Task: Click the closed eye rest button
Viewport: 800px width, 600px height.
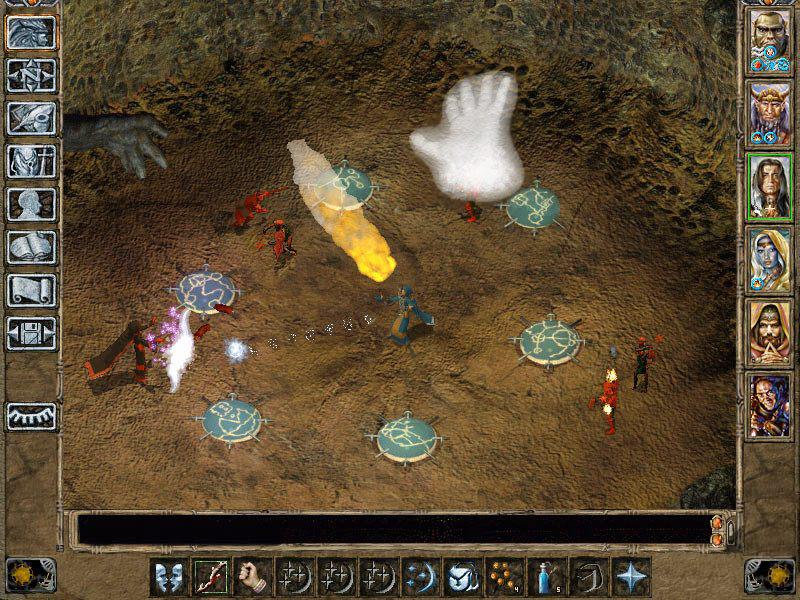Action: point(30,416)
